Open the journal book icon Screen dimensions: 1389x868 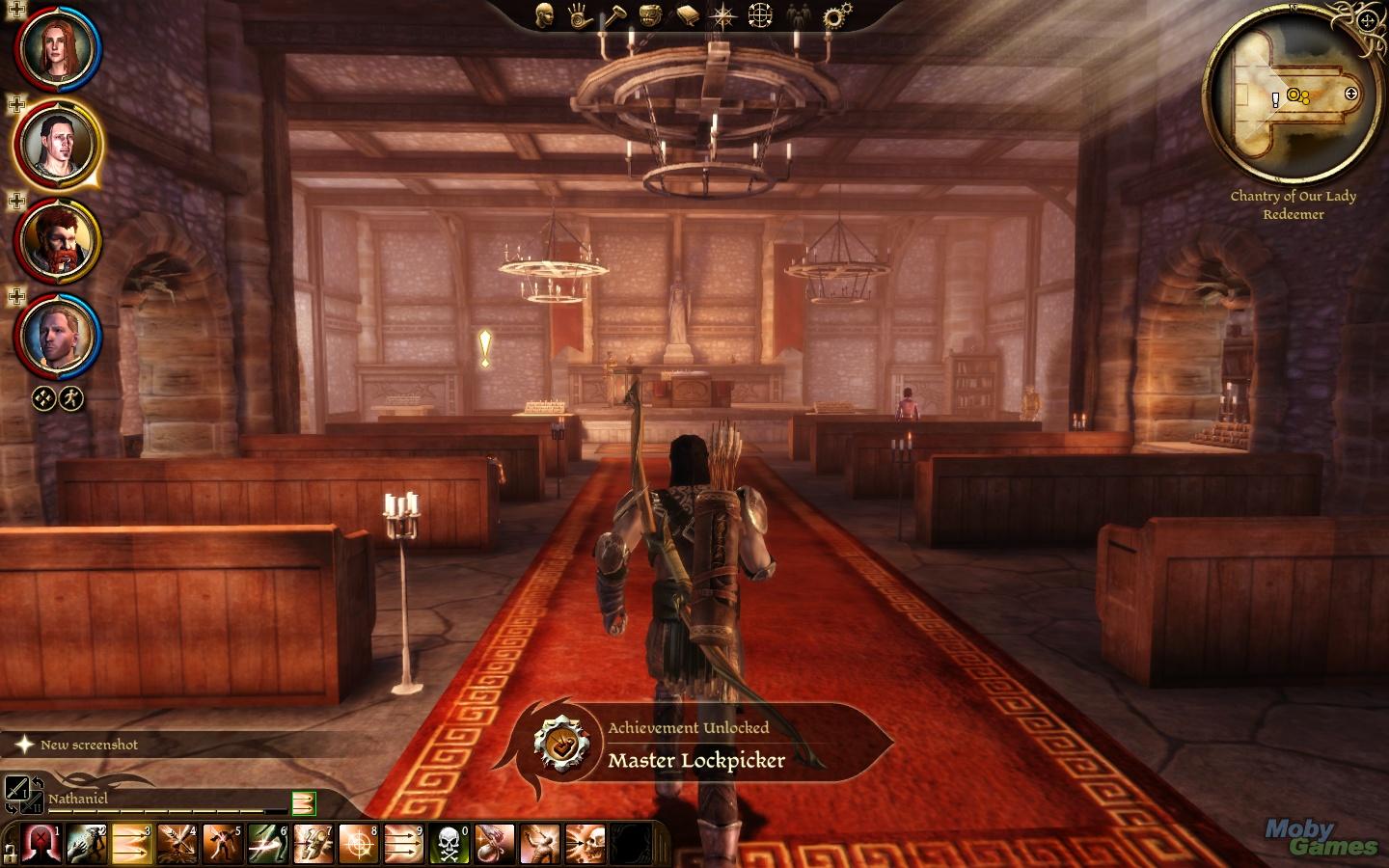[687, 15]
